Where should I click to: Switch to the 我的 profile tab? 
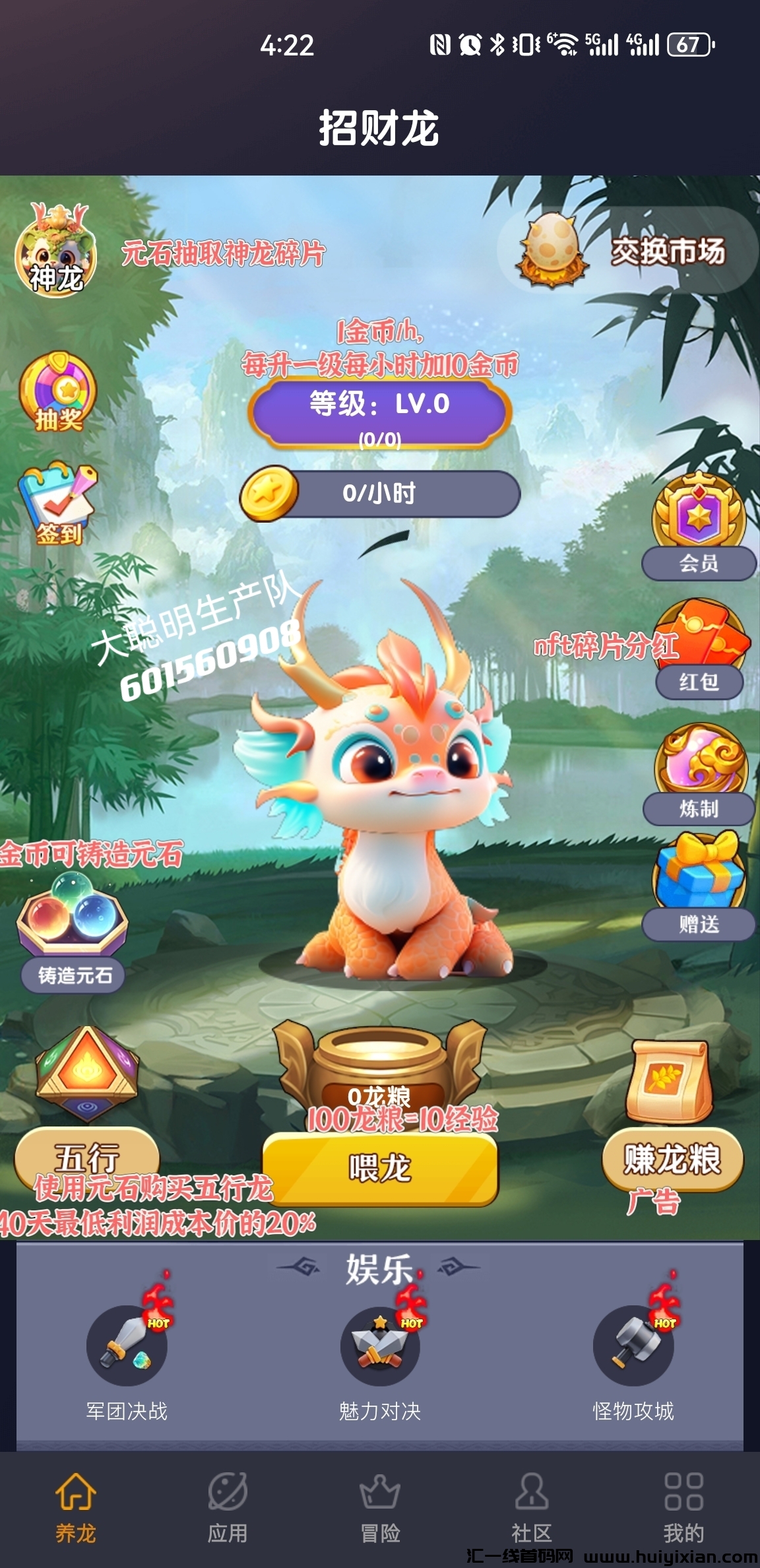click(x=683, y=1508)
